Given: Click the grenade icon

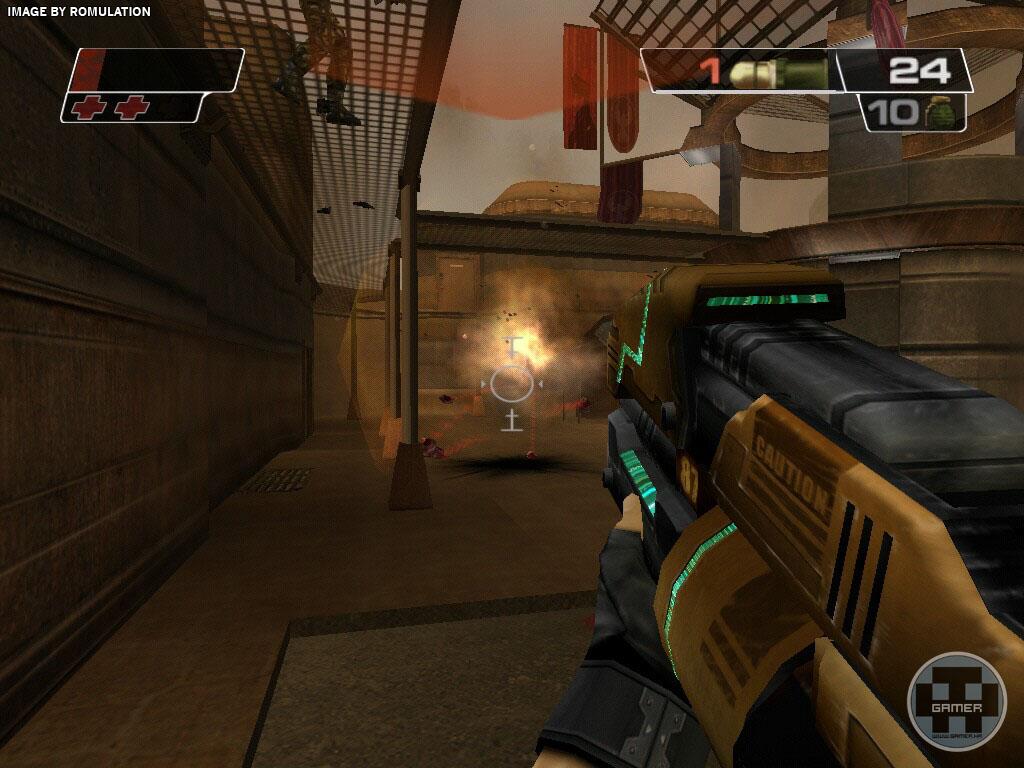Looking at the screenshot, I should [x=939, y=112].
